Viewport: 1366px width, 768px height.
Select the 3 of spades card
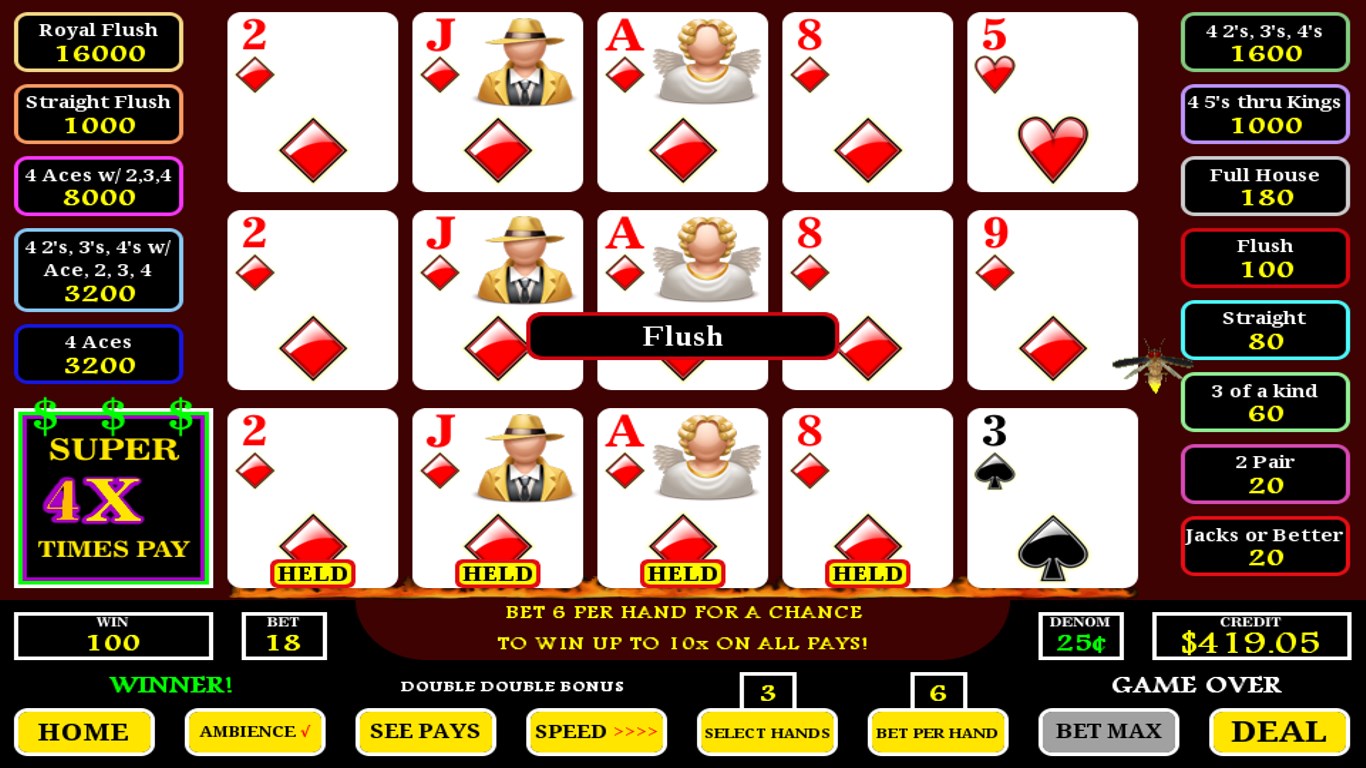1052,497
